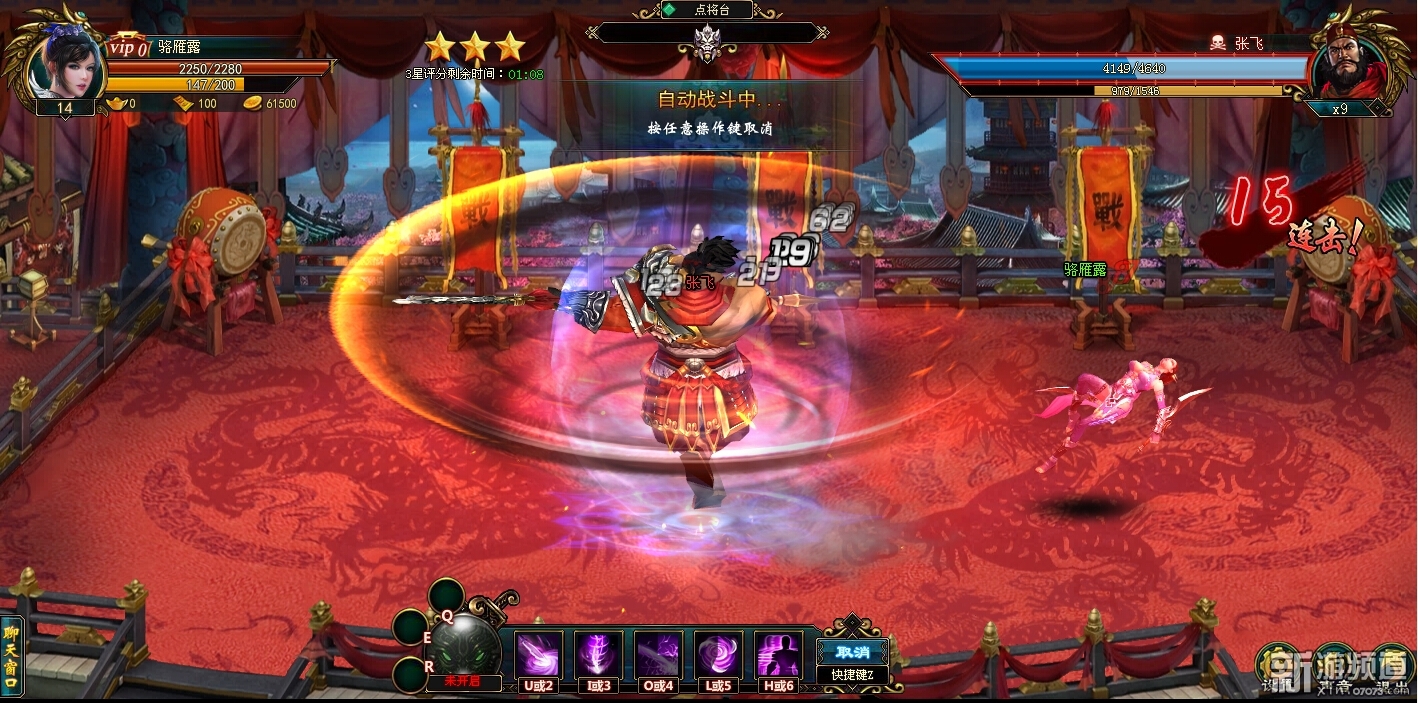1418x703 pixels.
Task: Use the purple lightning pillar skill I或3
Action: pos(598,656)
